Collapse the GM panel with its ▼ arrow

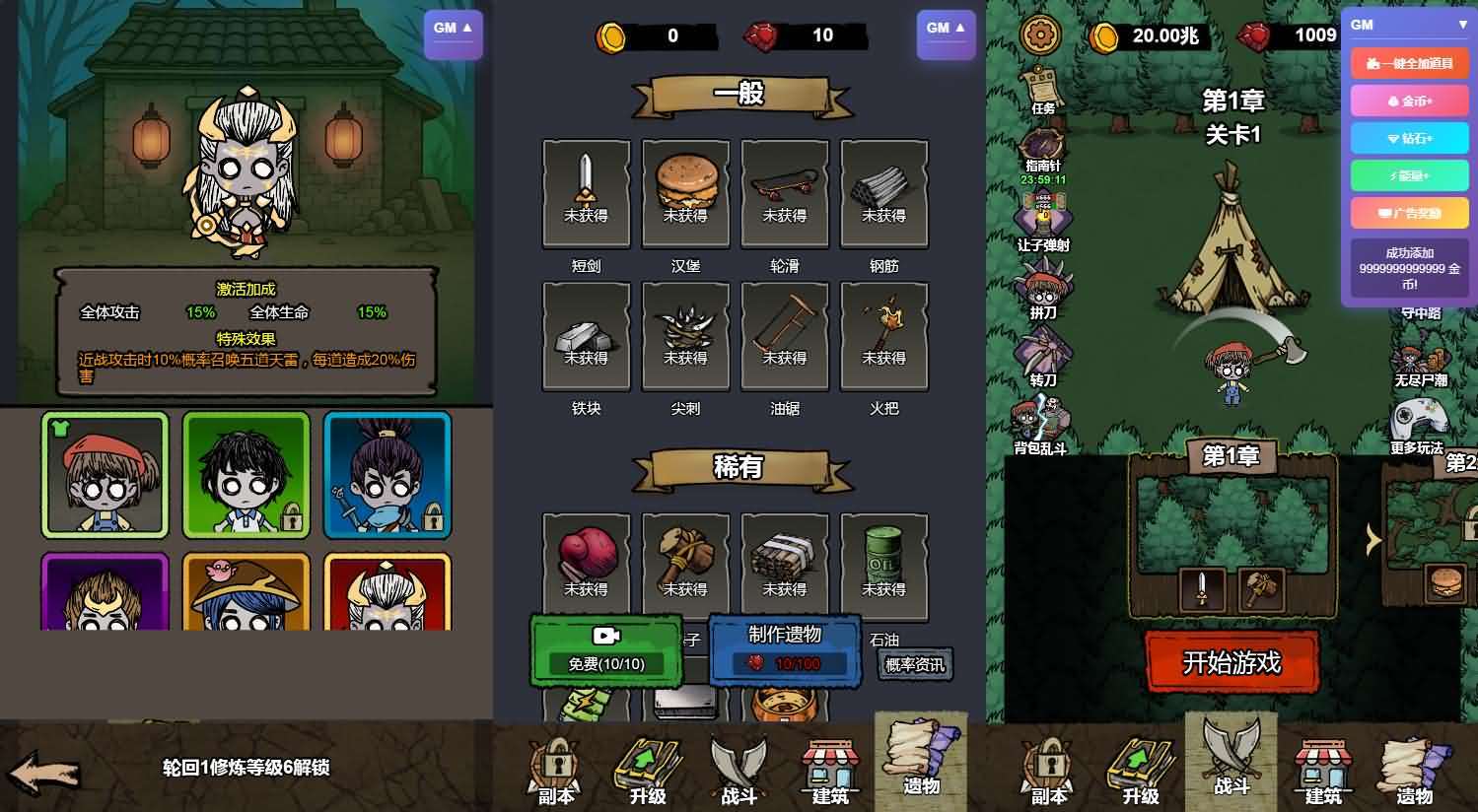tap(1460, 26)
